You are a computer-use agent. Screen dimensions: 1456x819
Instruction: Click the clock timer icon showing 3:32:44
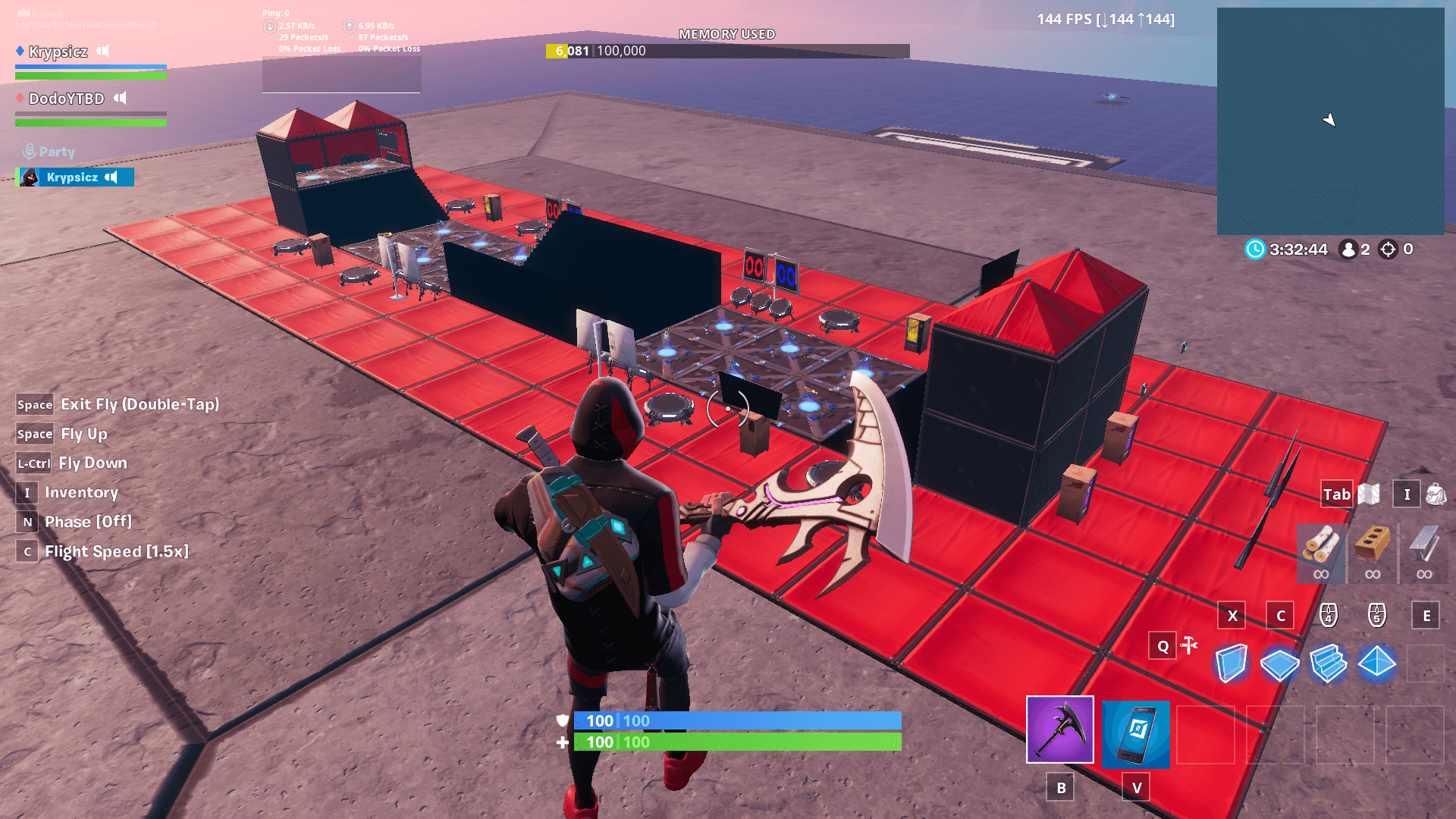[x=1255, y=249]
